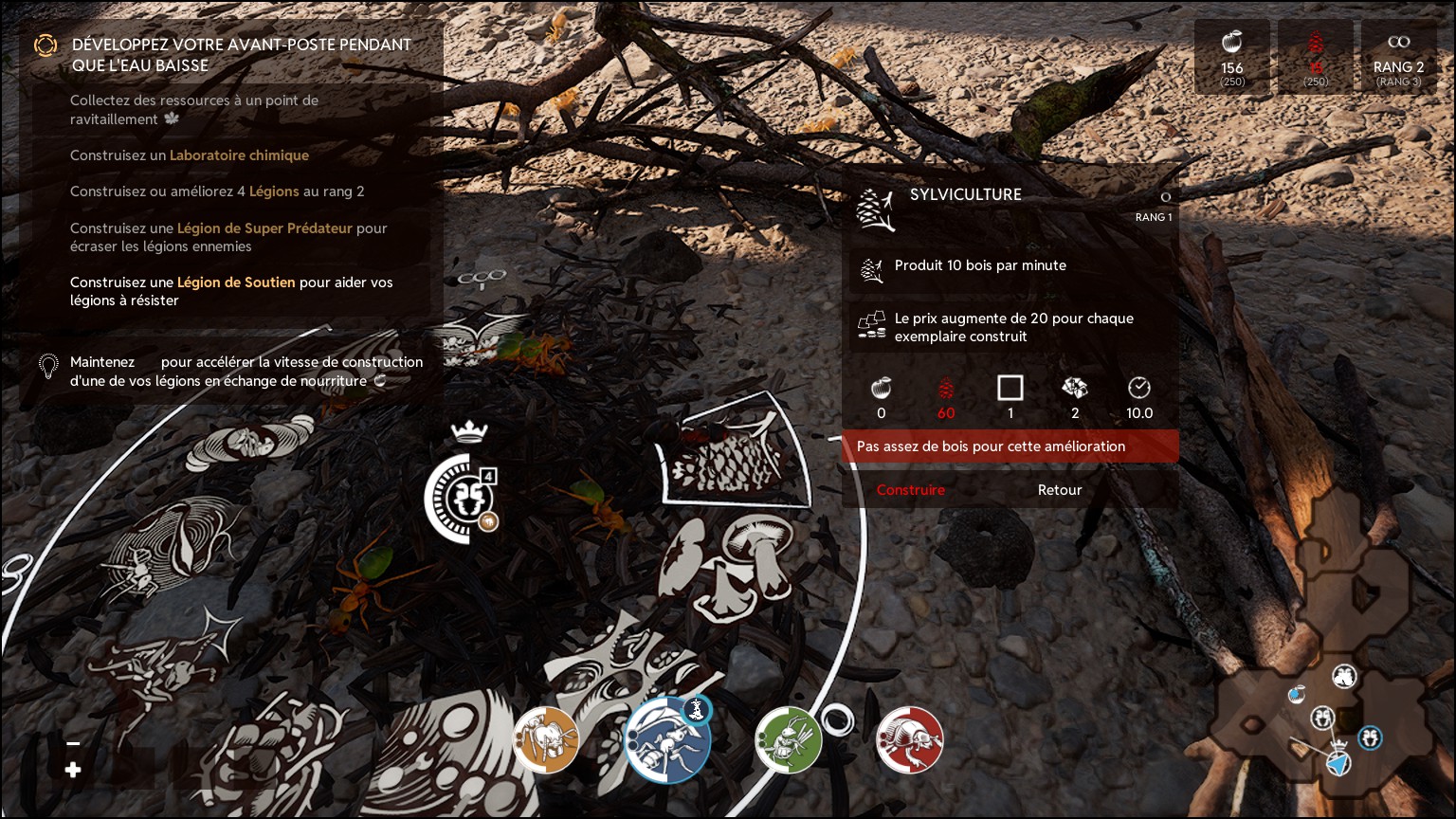
Task: Select the green insect legion icon
Action: pos(788,739)
